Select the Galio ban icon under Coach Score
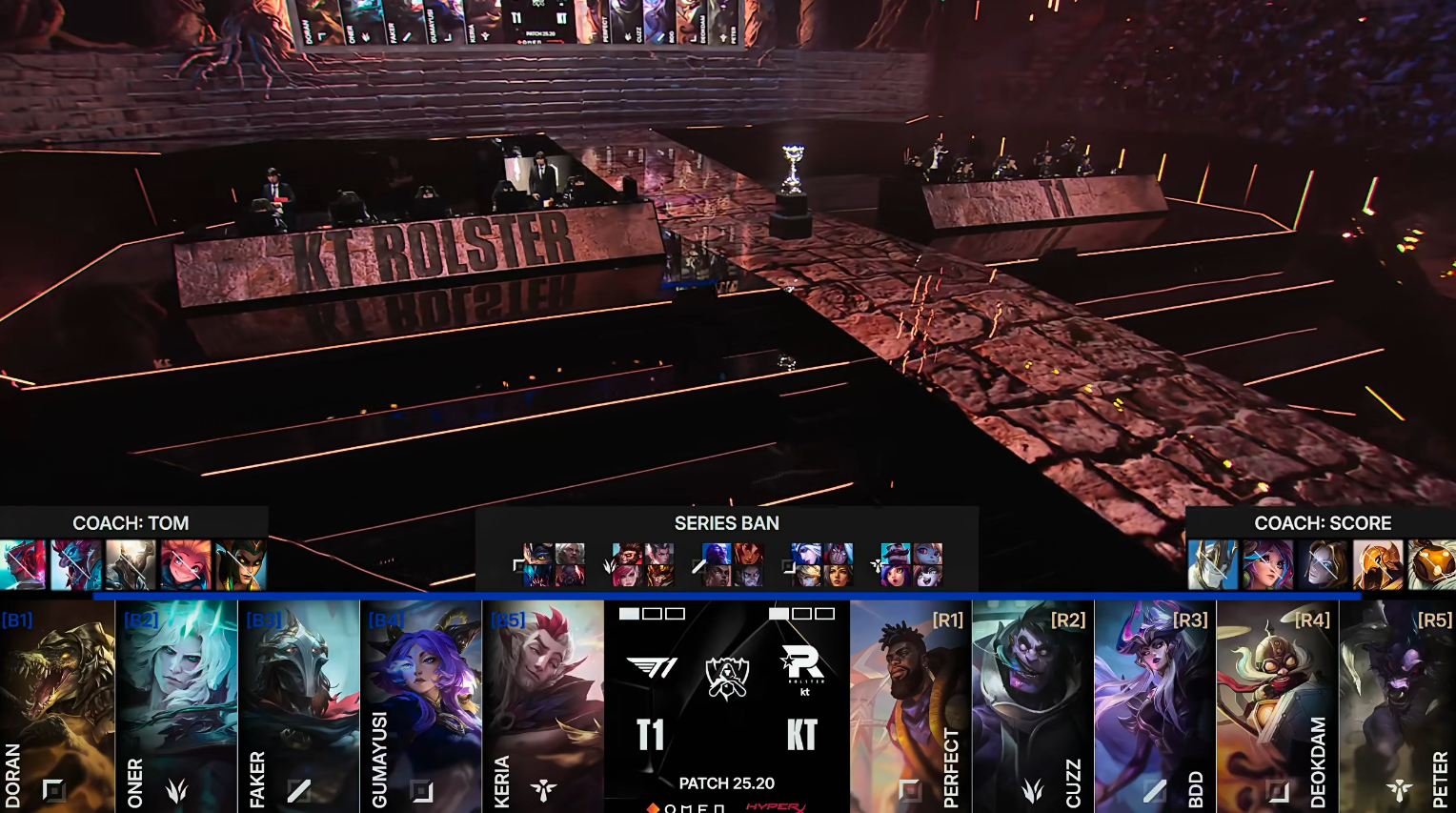This screenshot has width=1456, height=813. pos(1212,564)
